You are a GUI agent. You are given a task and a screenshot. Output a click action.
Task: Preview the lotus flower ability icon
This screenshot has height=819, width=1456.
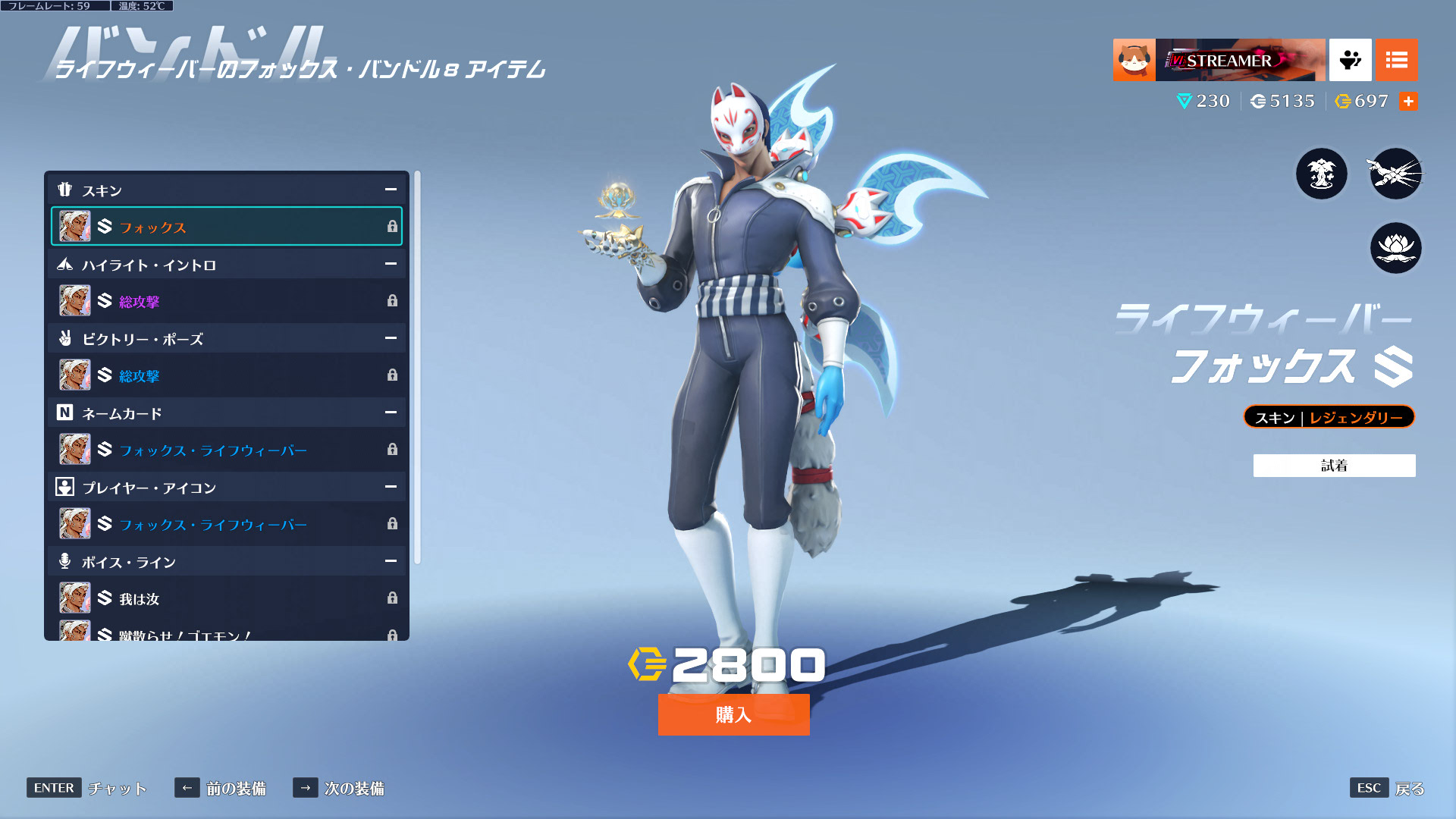(x=1395, y=248)
